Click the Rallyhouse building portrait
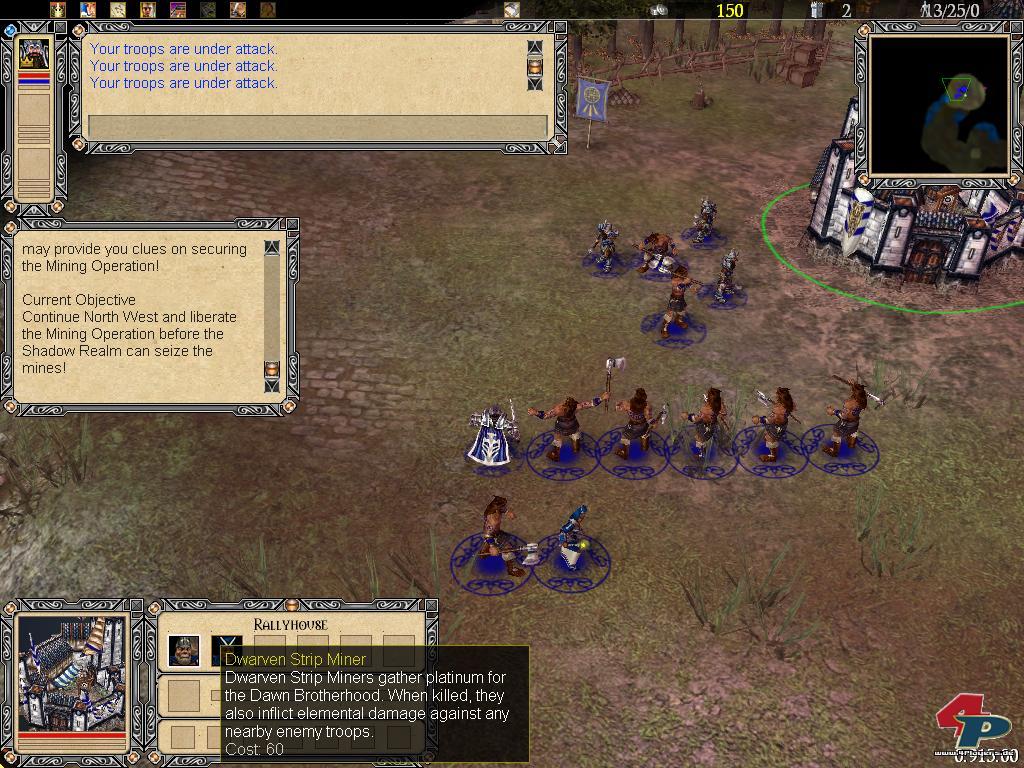Image resolution: width=1024 pixels, height=768 pixels. coord(72,672)
